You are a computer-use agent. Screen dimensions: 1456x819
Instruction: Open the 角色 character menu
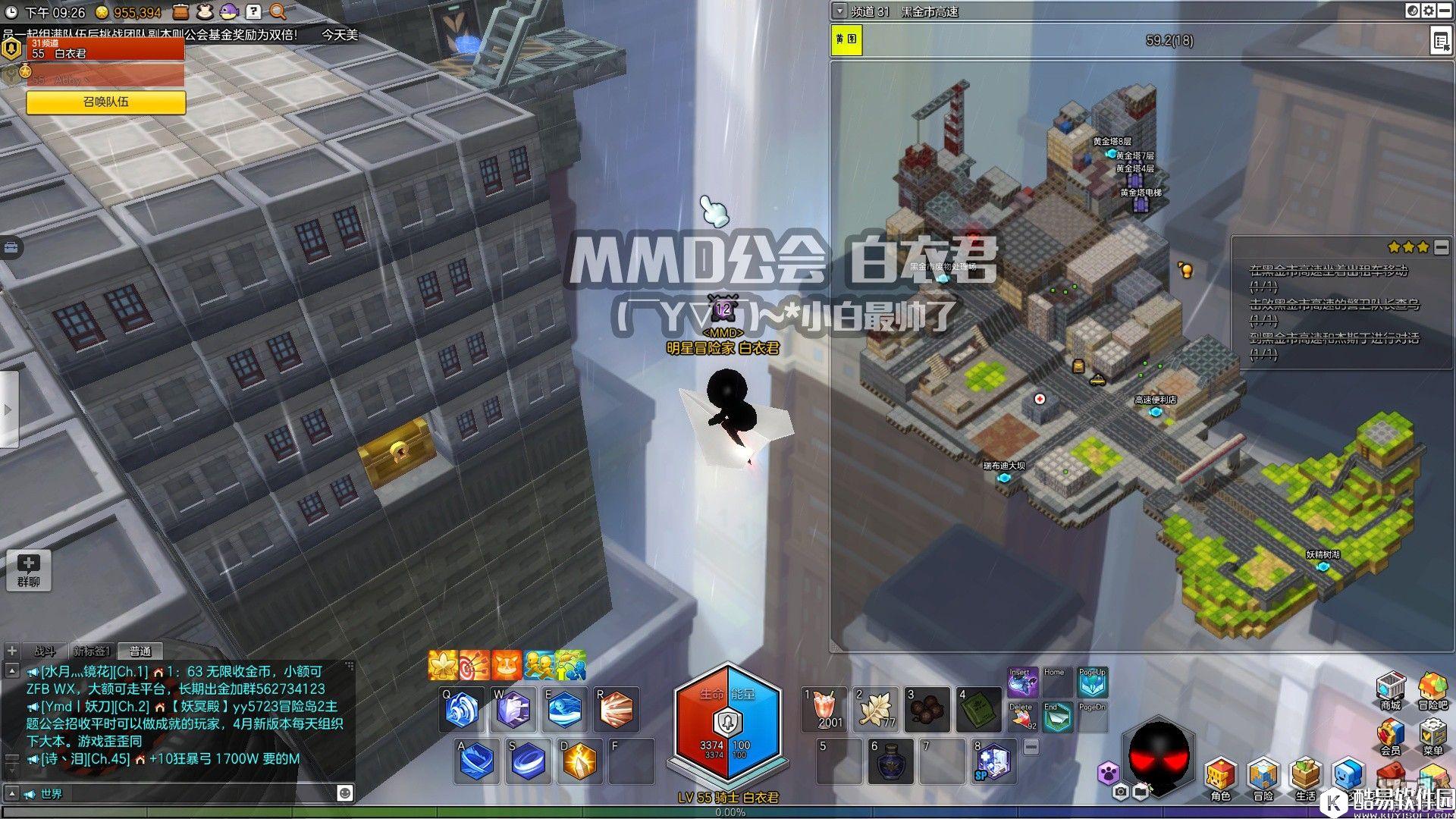click(1221, 777)
